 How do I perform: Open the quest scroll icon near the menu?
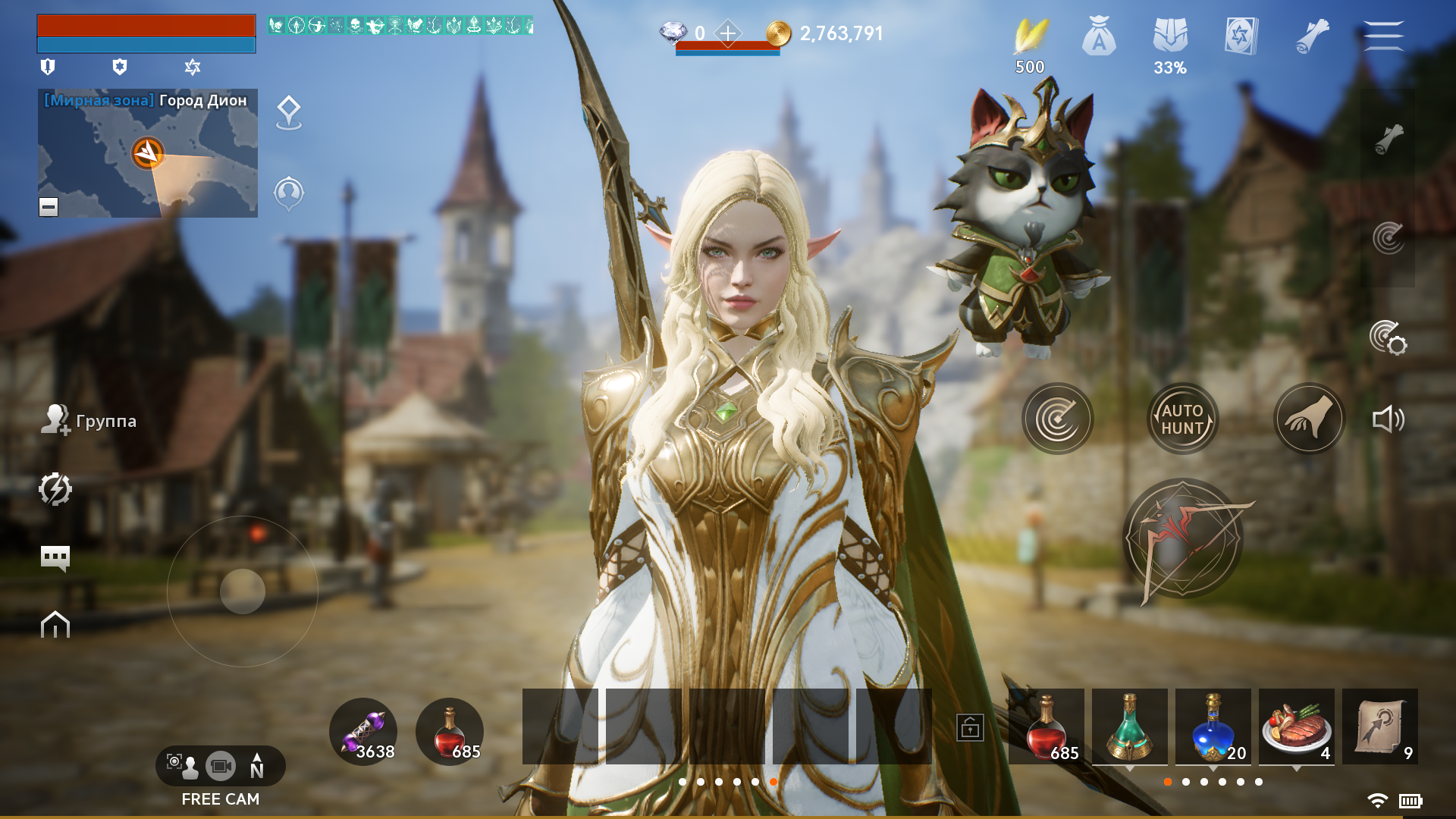(x=1311, y=38)
